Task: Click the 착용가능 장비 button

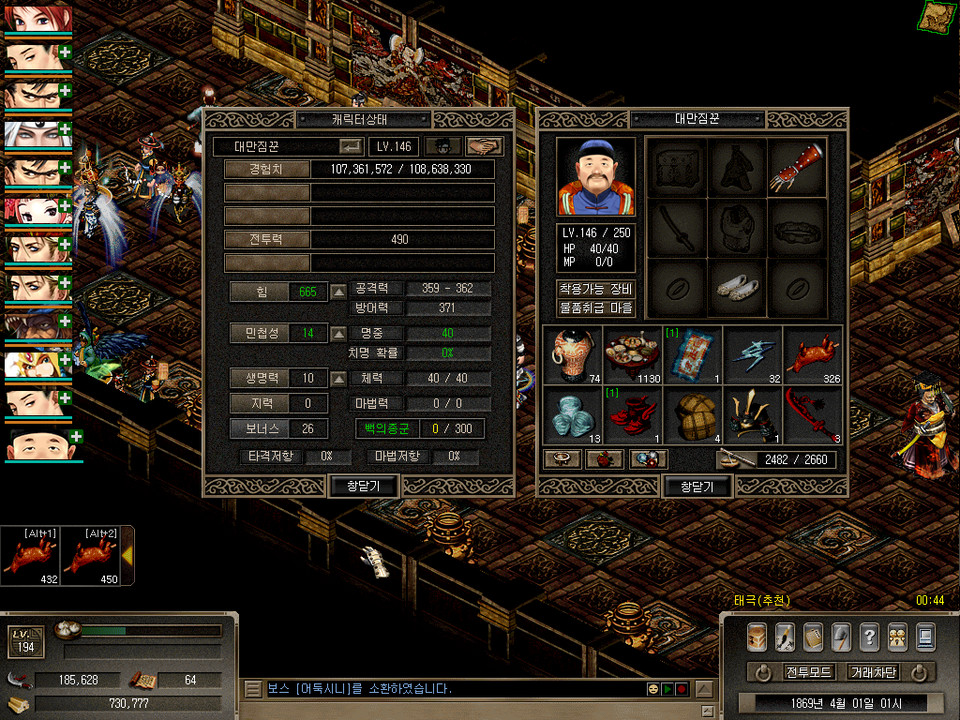Action: pyautogui.click(x=596, y=289)
